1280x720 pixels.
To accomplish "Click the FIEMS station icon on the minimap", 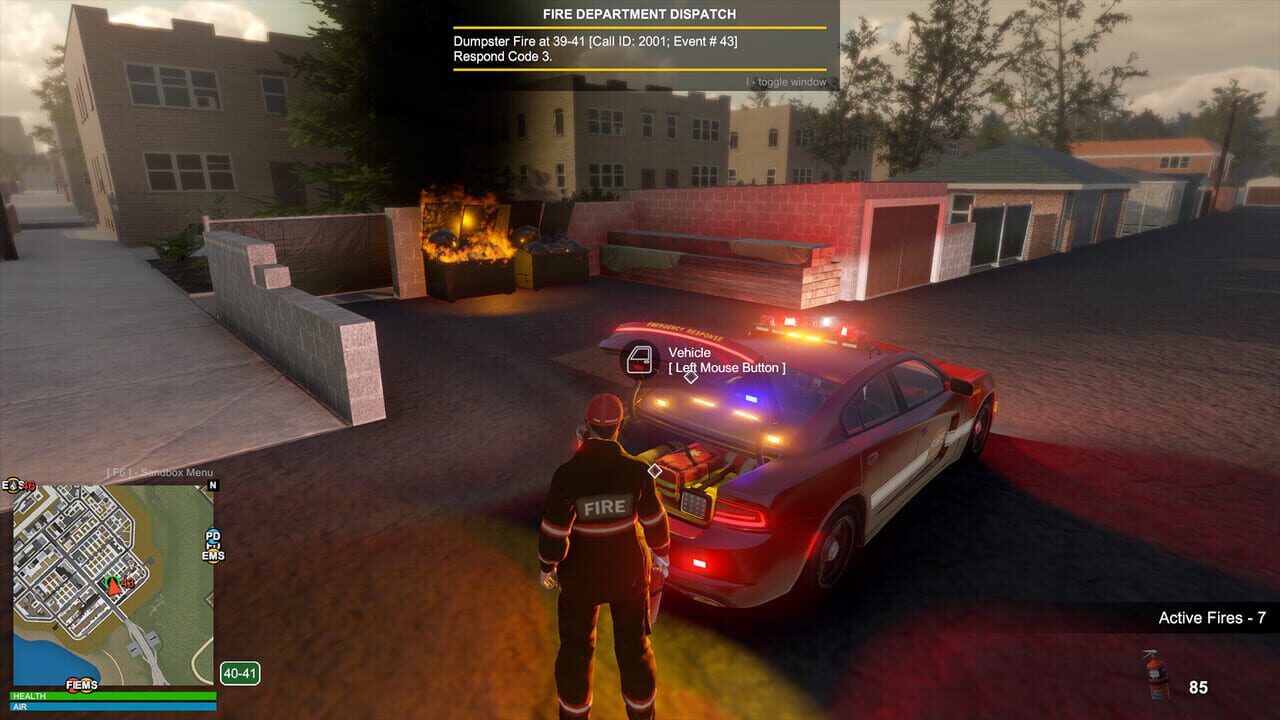I will (82, 683).
